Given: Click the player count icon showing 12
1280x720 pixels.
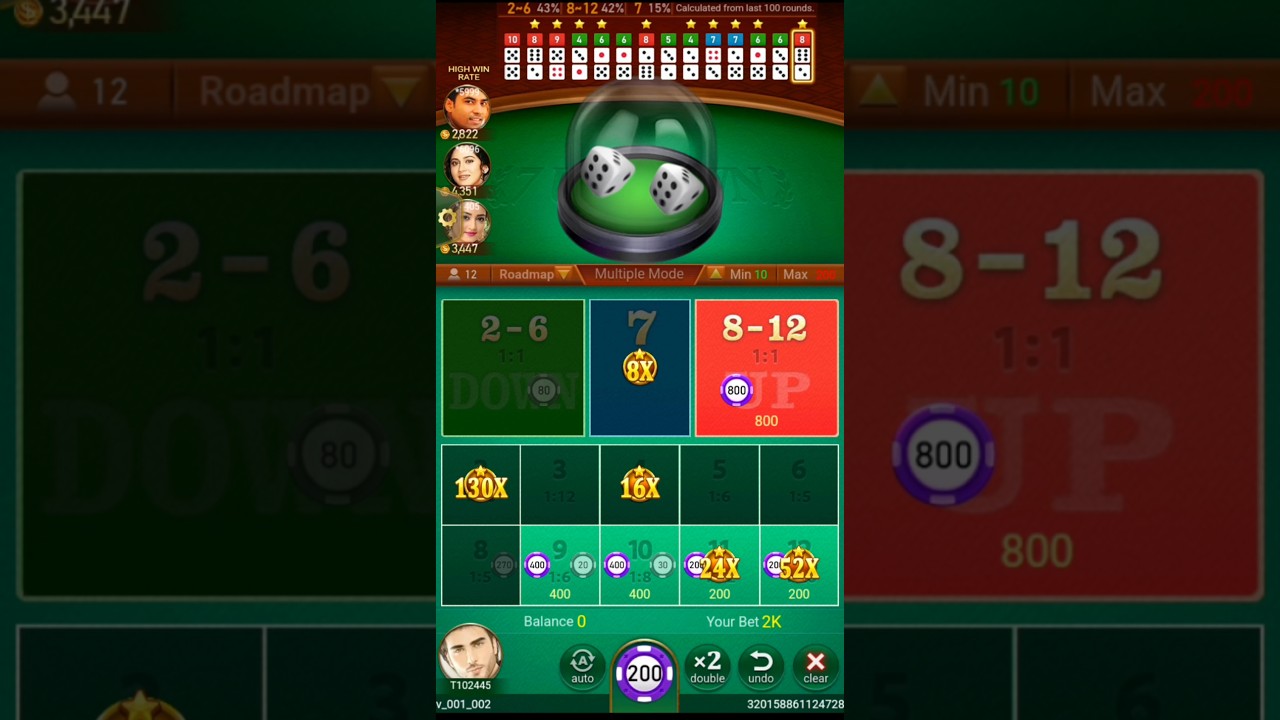Looking at the screenshot, I should [x=461, y=273].
